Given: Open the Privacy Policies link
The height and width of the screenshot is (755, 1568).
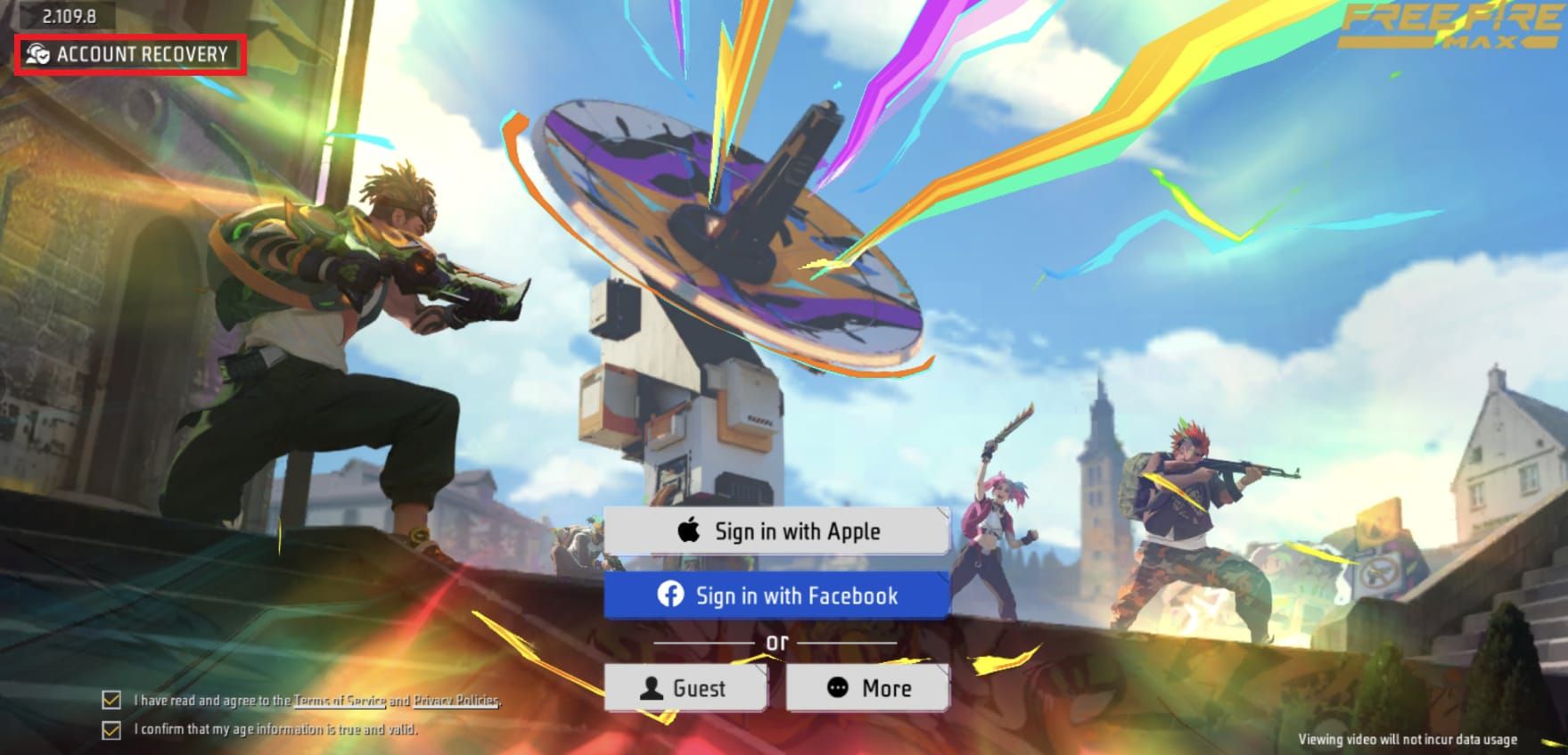Looking at the screenshot, I should pos(456,701).
